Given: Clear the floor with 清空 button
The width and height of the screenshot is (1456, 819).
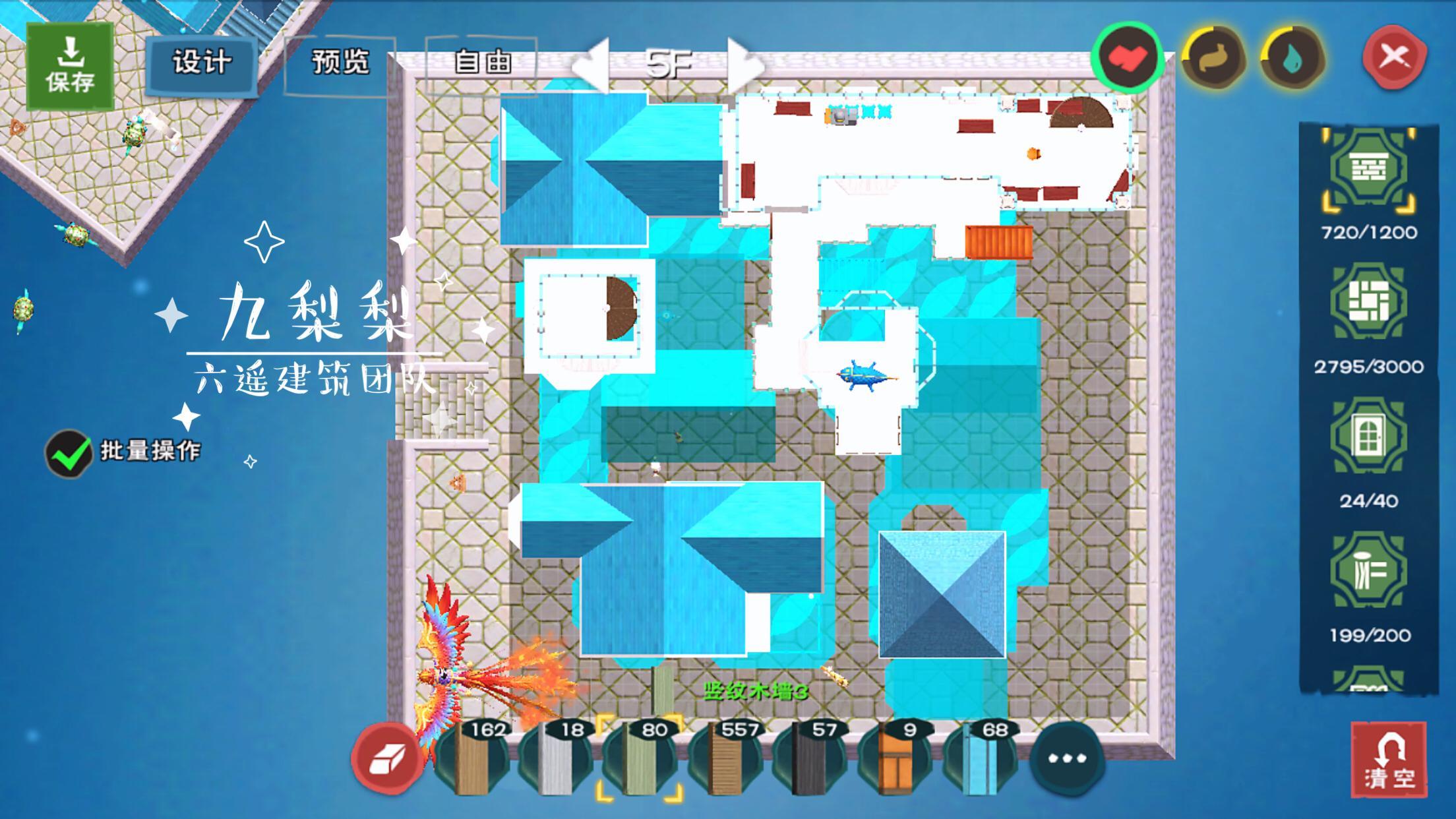Looking at the screenshot, I should (x=1389, y=761).
